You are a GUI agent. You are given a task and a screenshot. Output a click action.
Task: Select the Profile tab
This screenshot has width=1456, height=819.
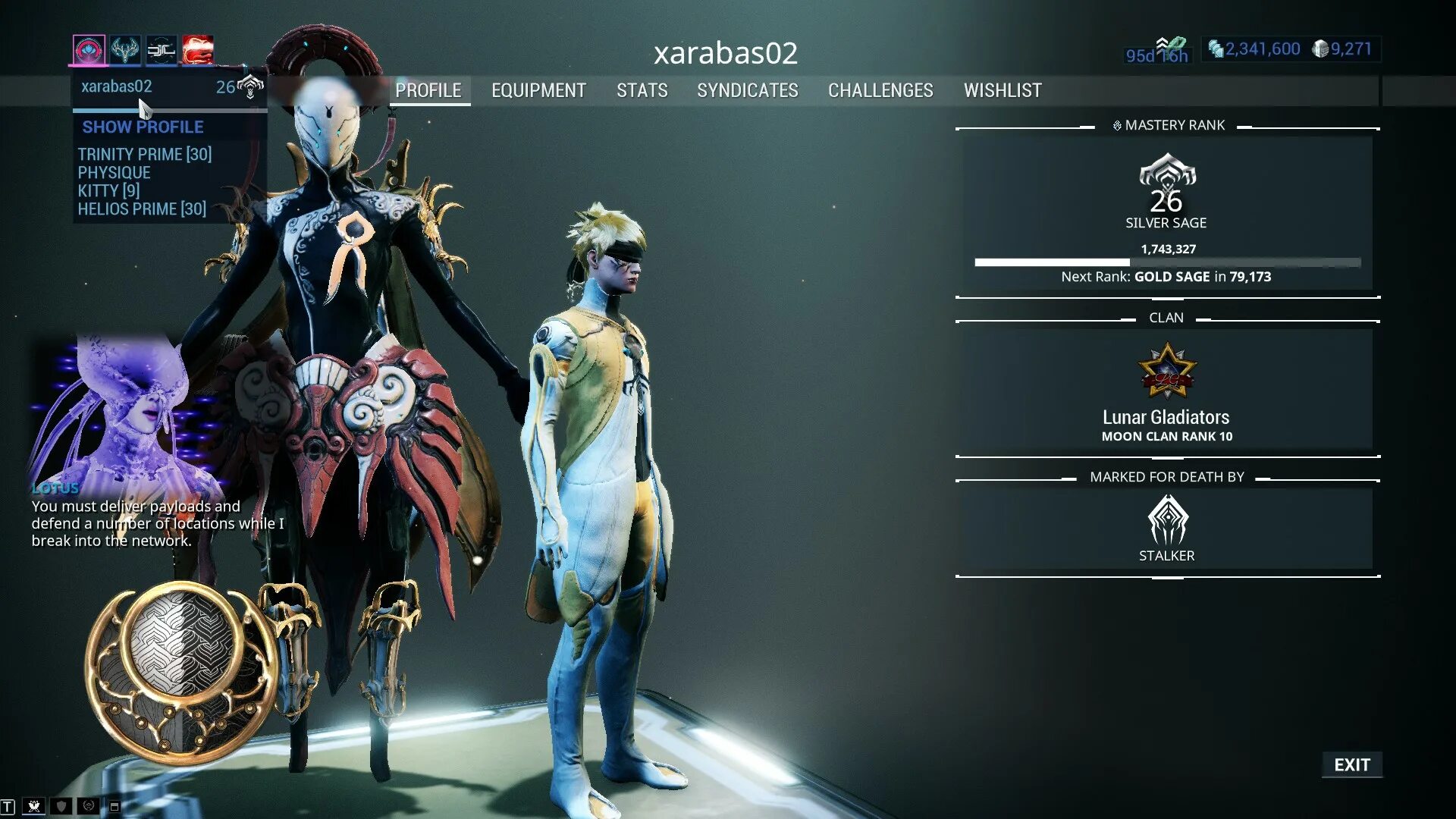428,90
